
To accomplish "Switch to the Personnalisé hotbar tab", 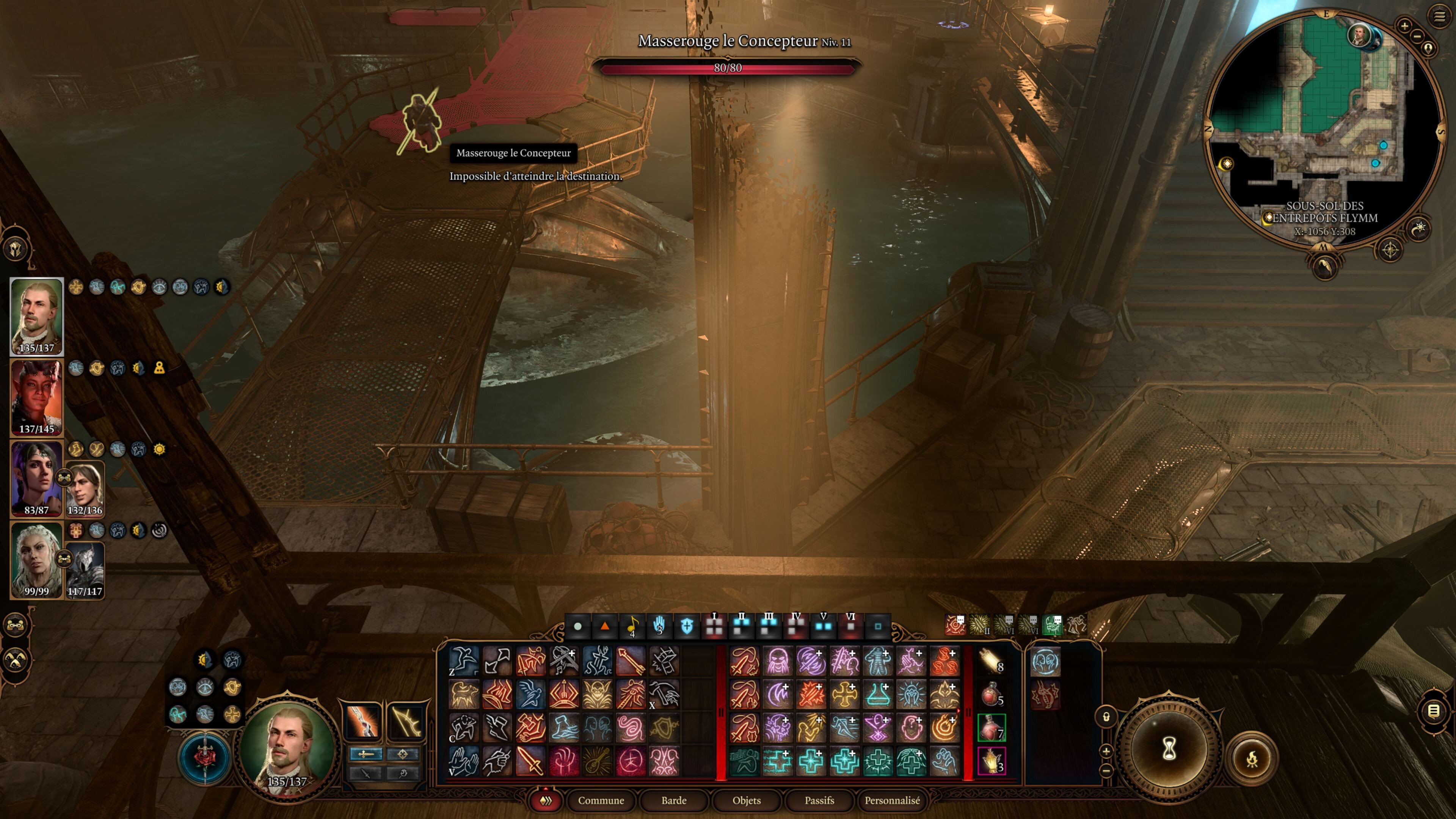I will coord(892,800).
